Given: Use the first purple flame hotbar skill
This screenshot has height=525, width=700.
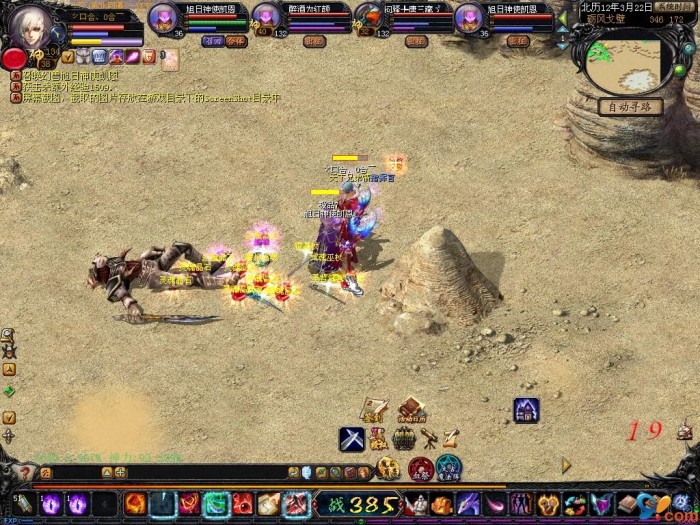Looking at the screenshot, I should click(x=50, y=504).
